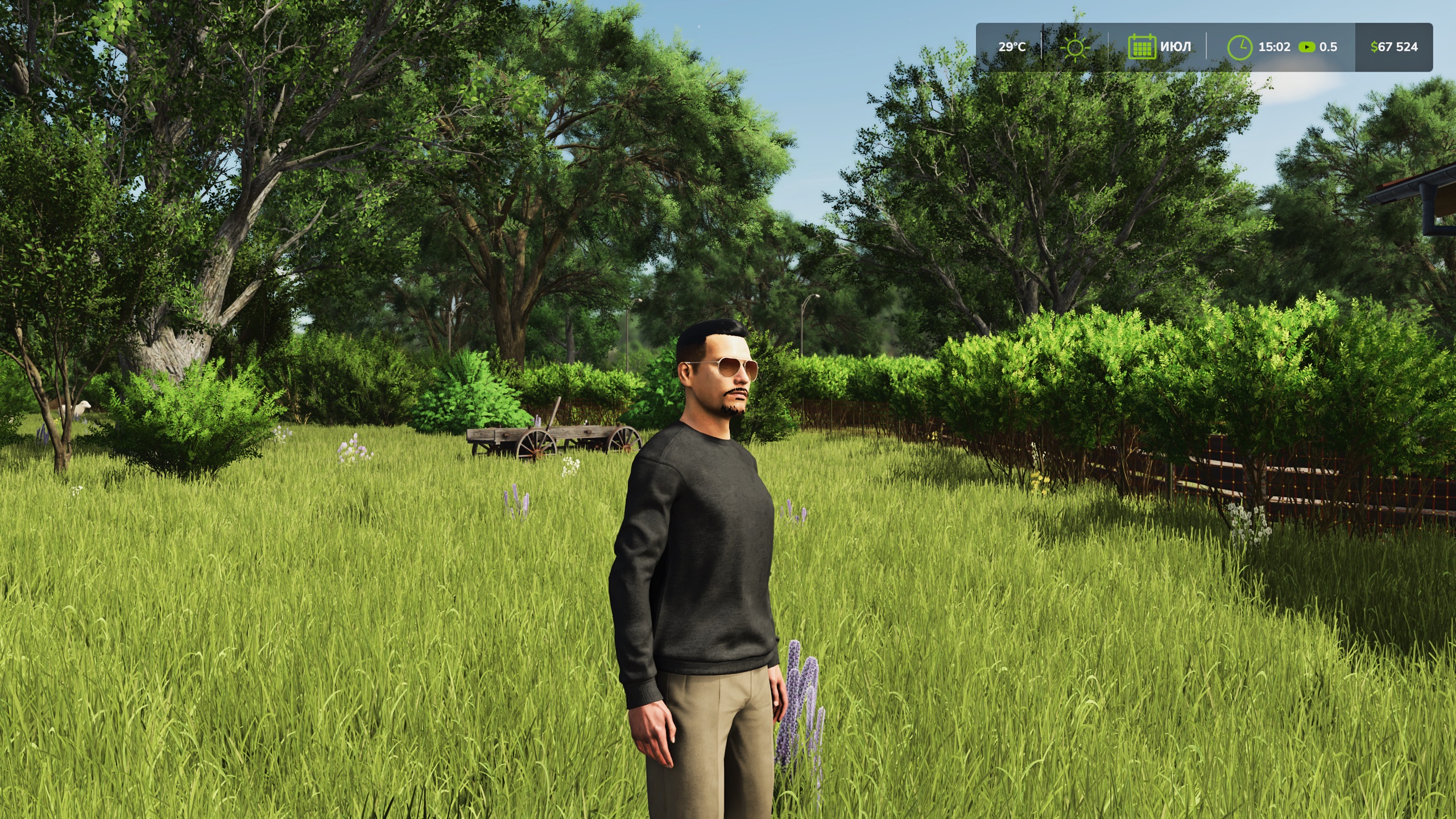Click the clock icon beside 15:02
This screenshot has height=819, width=1456.
tap(1240, 47)
